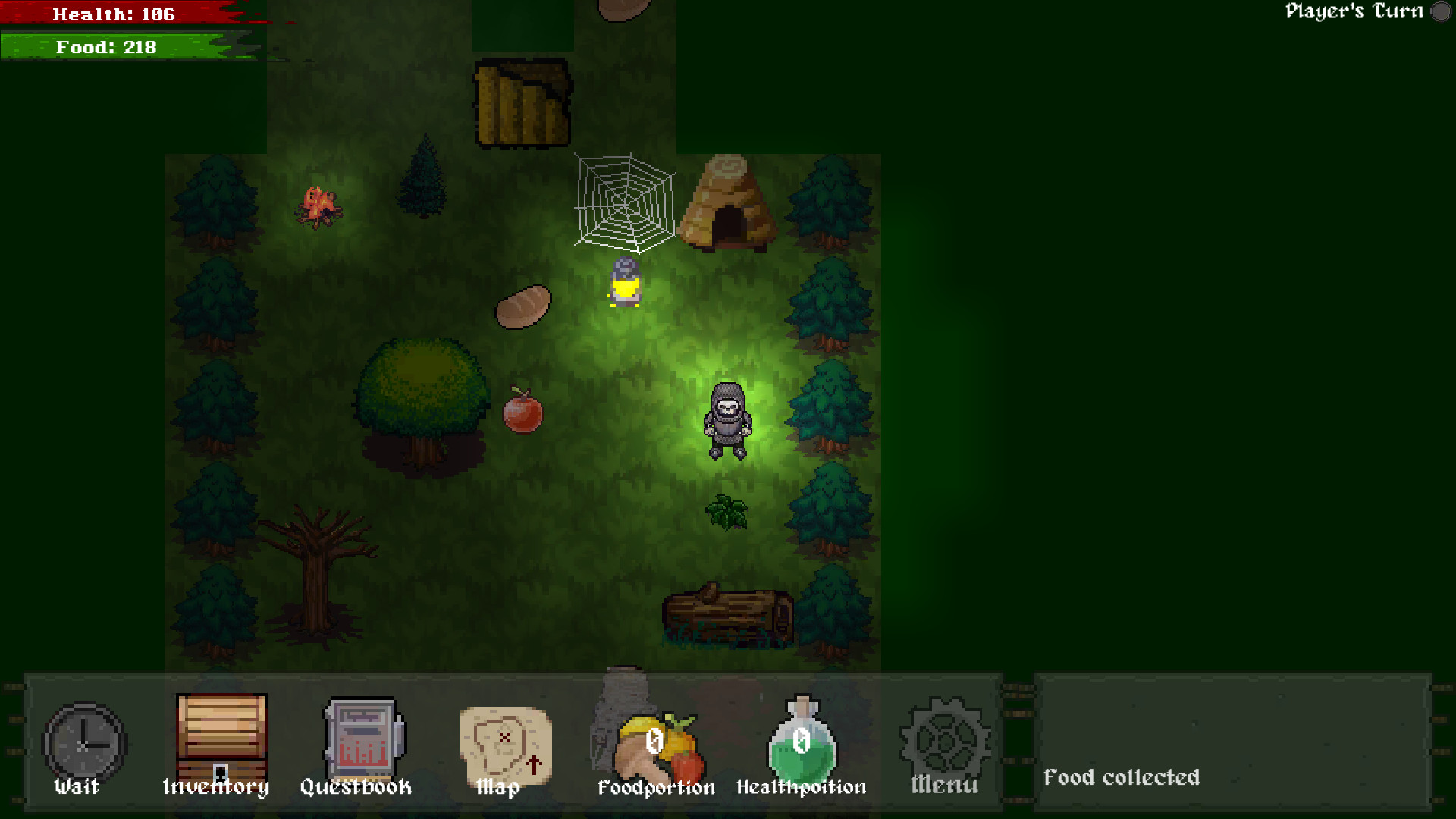Select the armored knight character

(726, 421)
